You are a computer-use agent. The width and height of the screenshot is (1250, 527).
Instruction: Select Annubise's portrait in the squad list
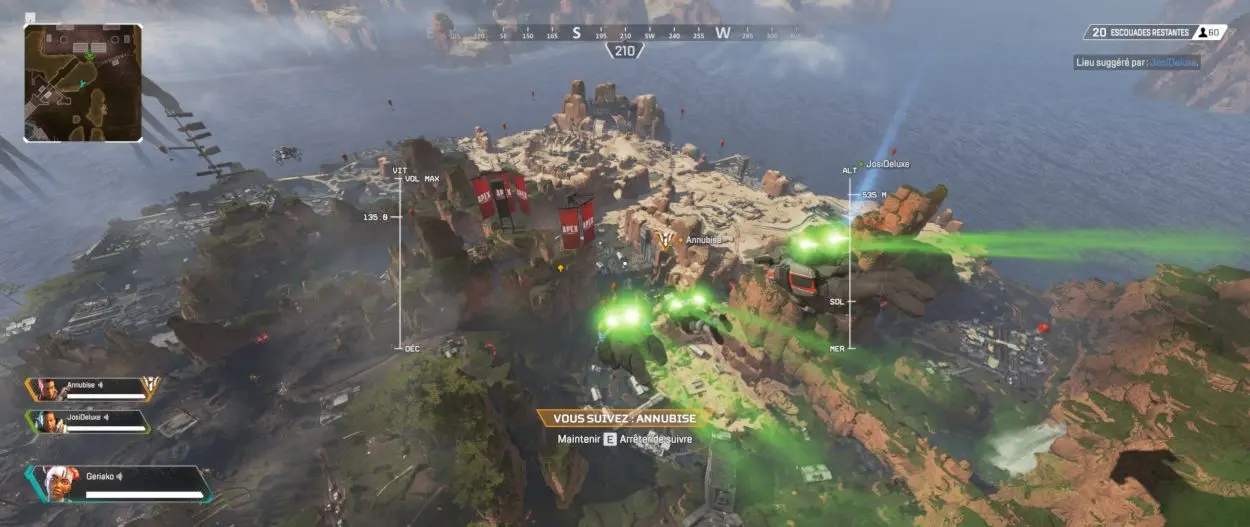(x=45, y=389)
